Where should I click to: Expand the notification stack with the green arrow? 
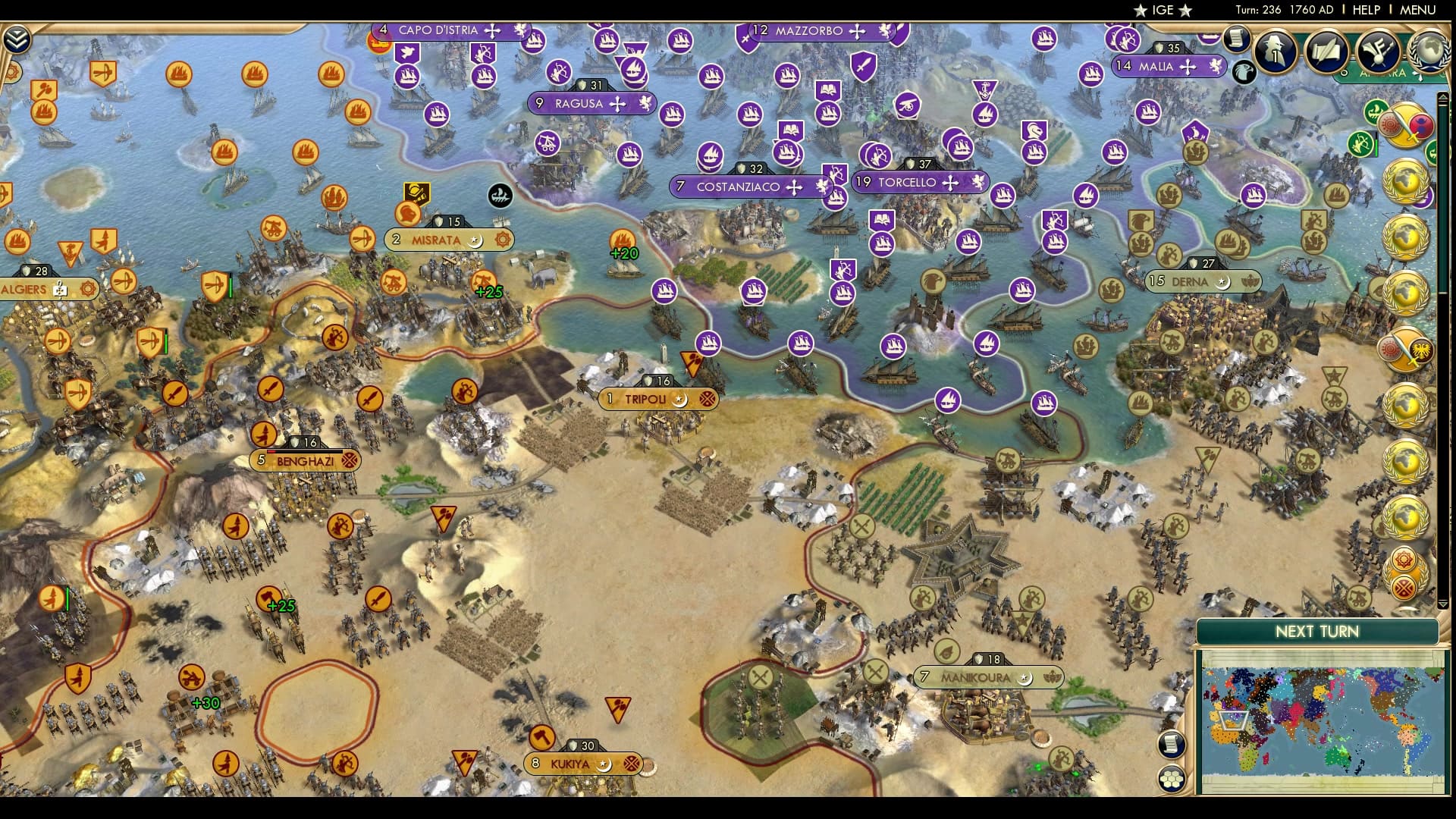pyautogui.click(x=1443, y=97)
